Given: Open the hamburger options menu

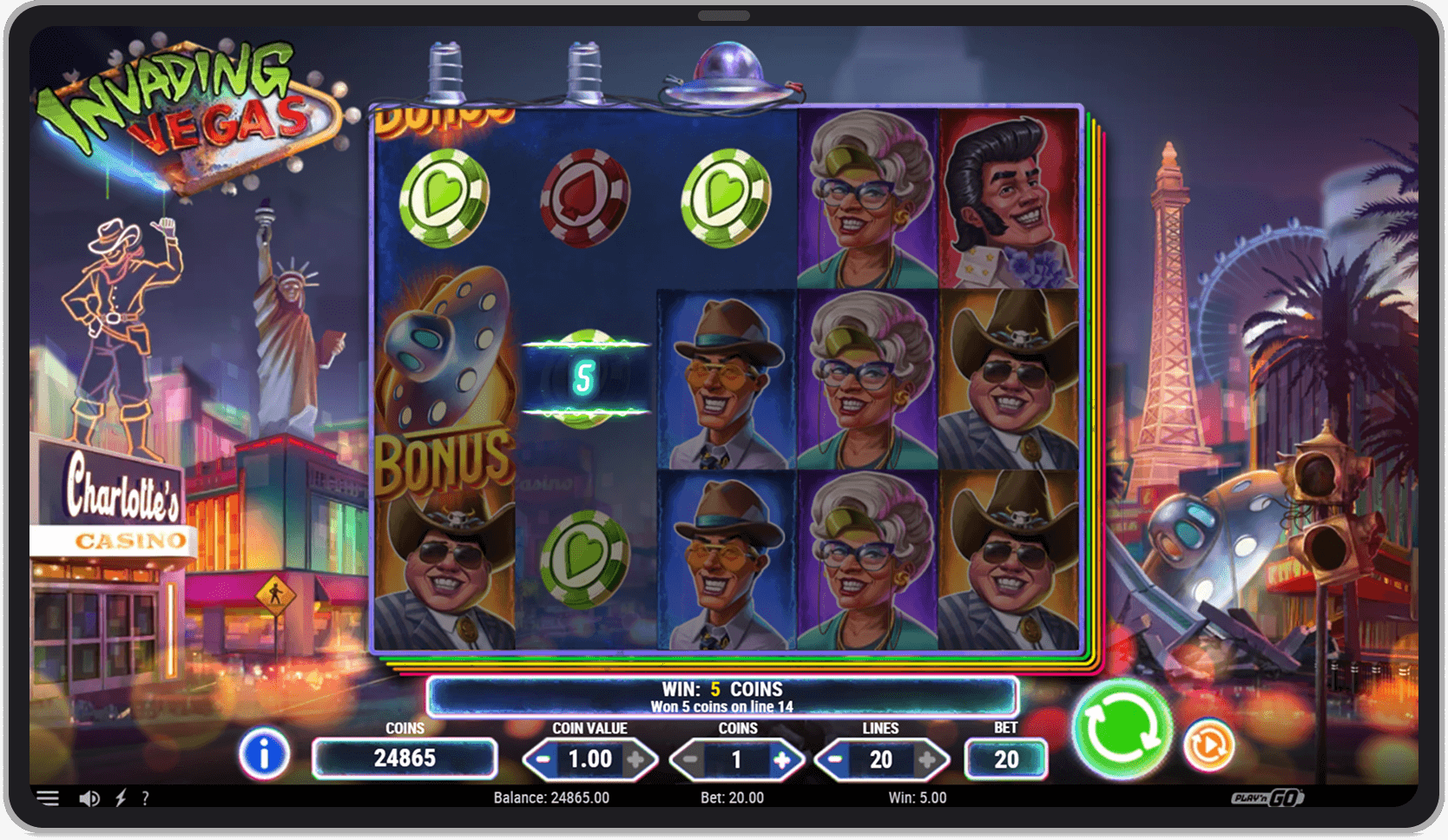Looking at the screenshot, I should tap(49, 797).
